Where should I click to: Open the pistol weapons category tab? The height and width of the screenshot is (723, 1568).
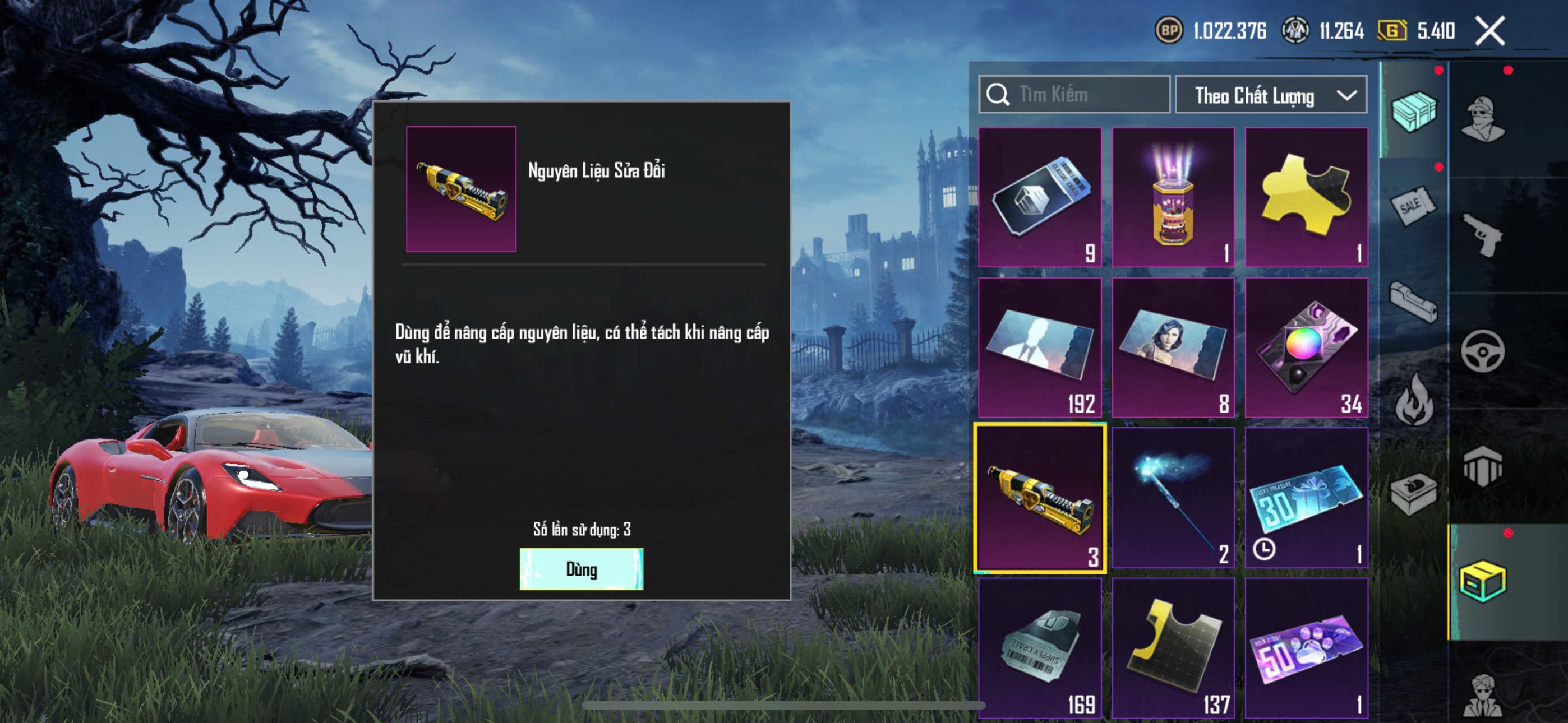click(x=1482, y=235)
